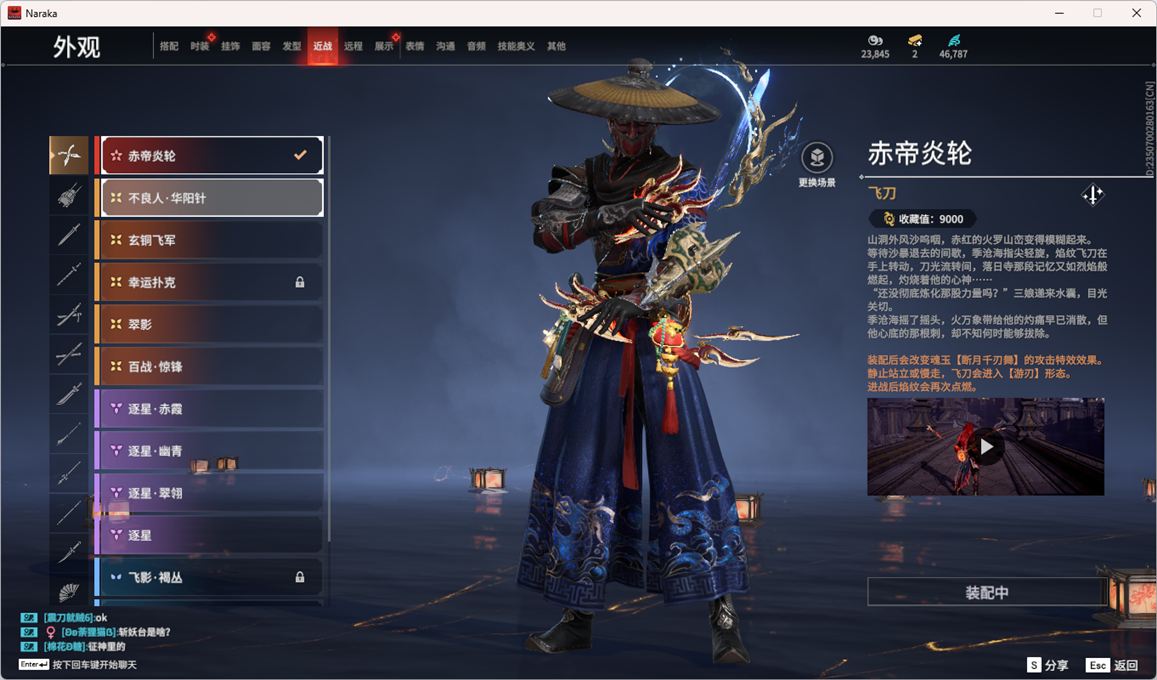Open the 分享 share option

[x=1047, y=665]
